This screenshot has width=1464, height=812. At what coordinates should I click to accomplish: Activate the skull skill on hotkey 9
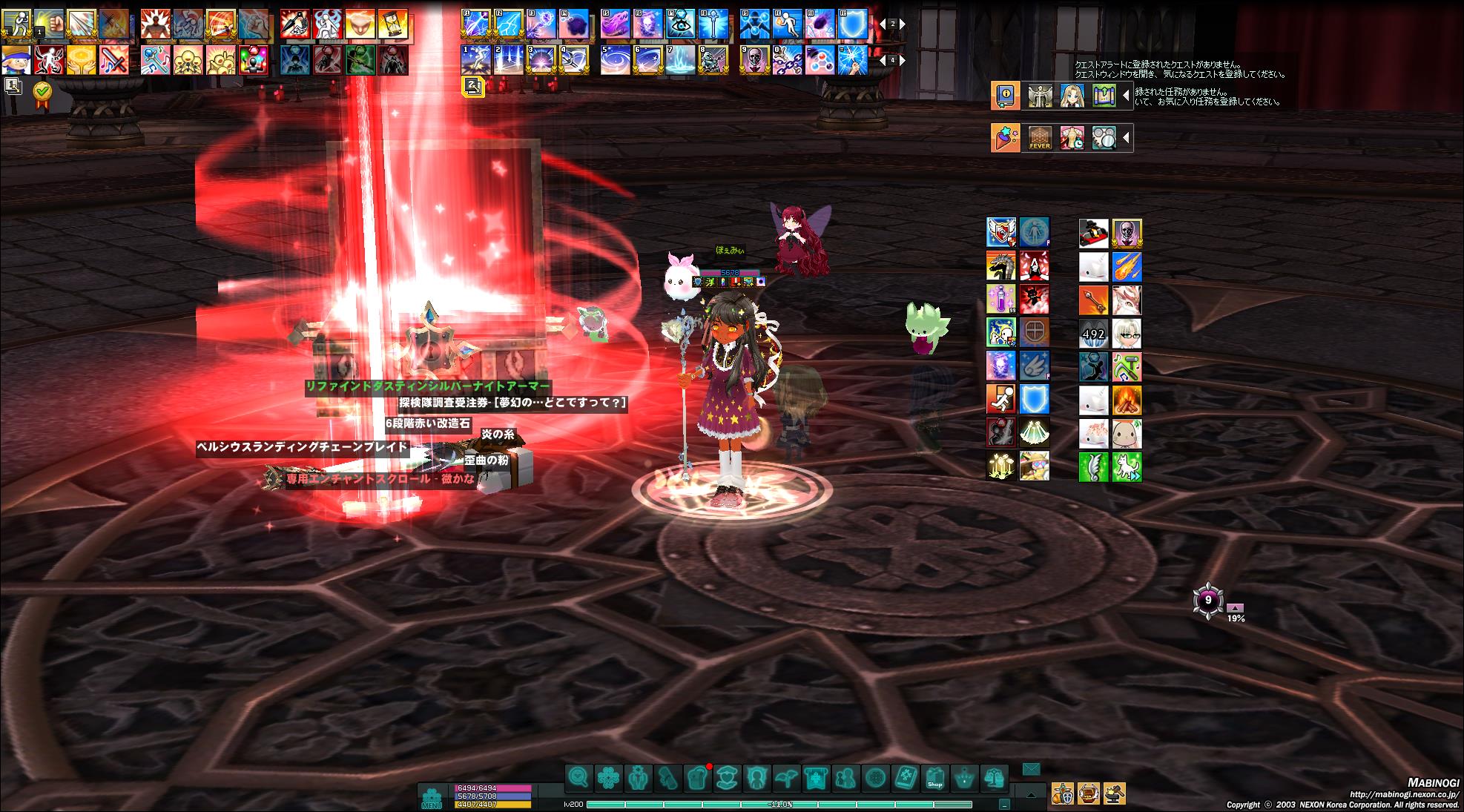pos(754,60)
